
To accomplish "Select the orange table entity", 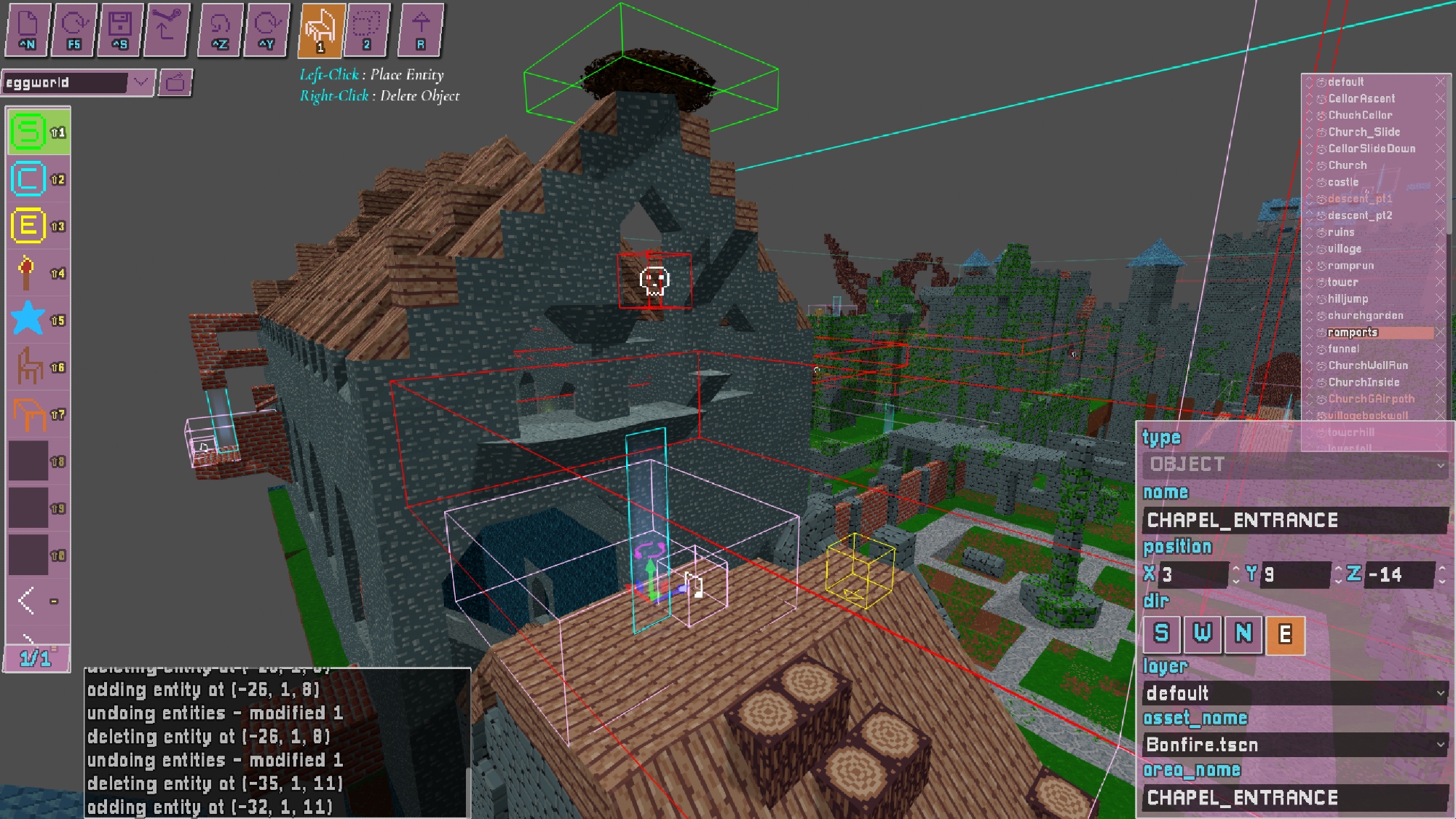I will tap(29, 414).
